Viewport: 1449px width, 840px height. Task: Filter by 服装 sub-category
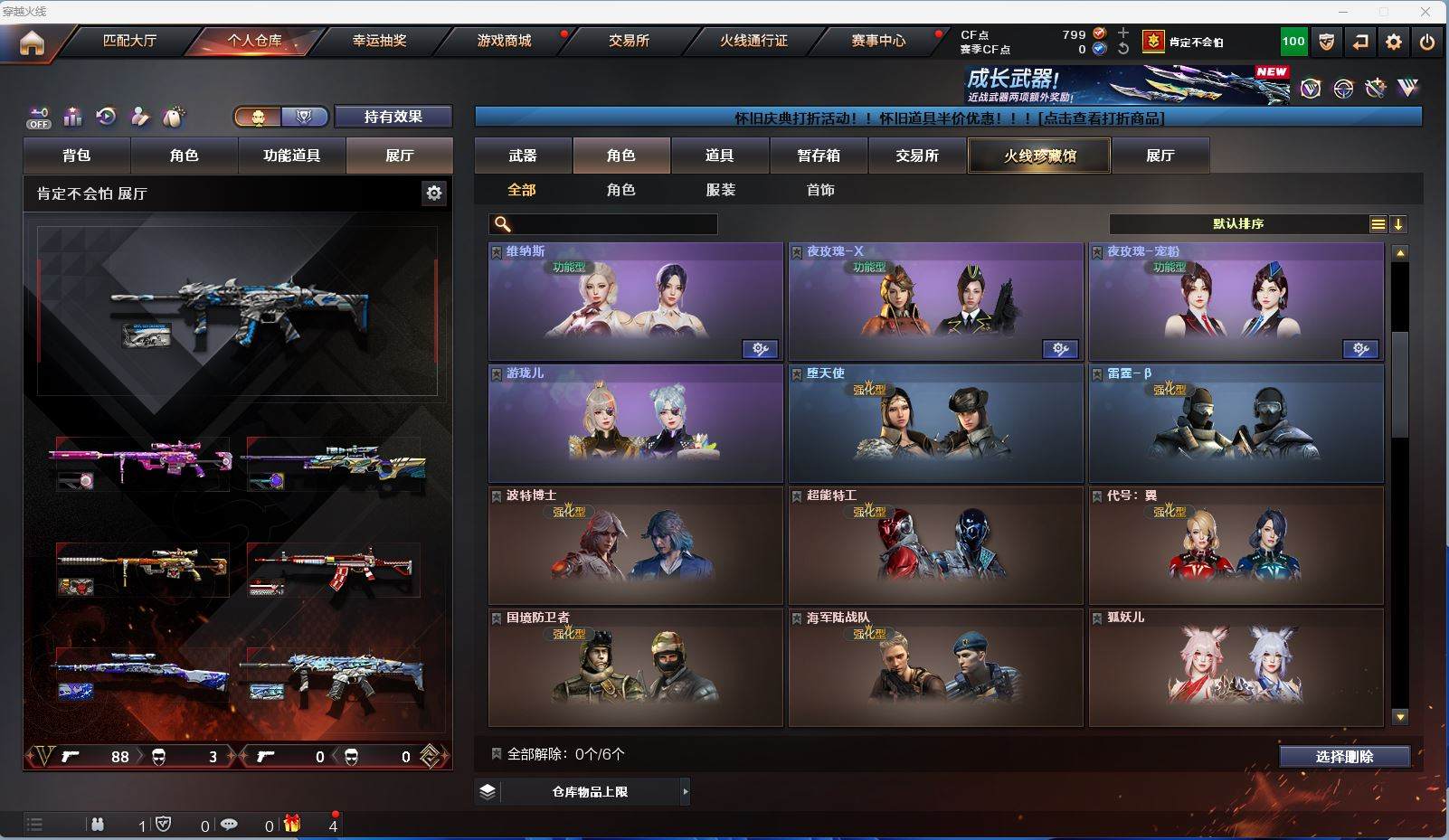721,190
